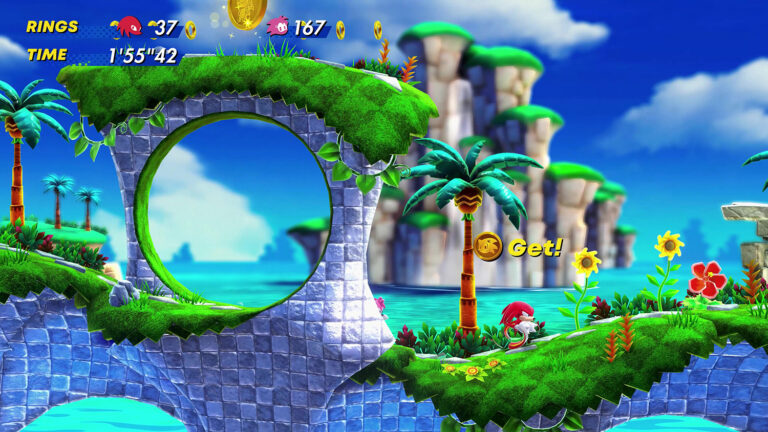
Task: Click the Knuckles character icon in the HUD
Action: click(x=129, y=27)
